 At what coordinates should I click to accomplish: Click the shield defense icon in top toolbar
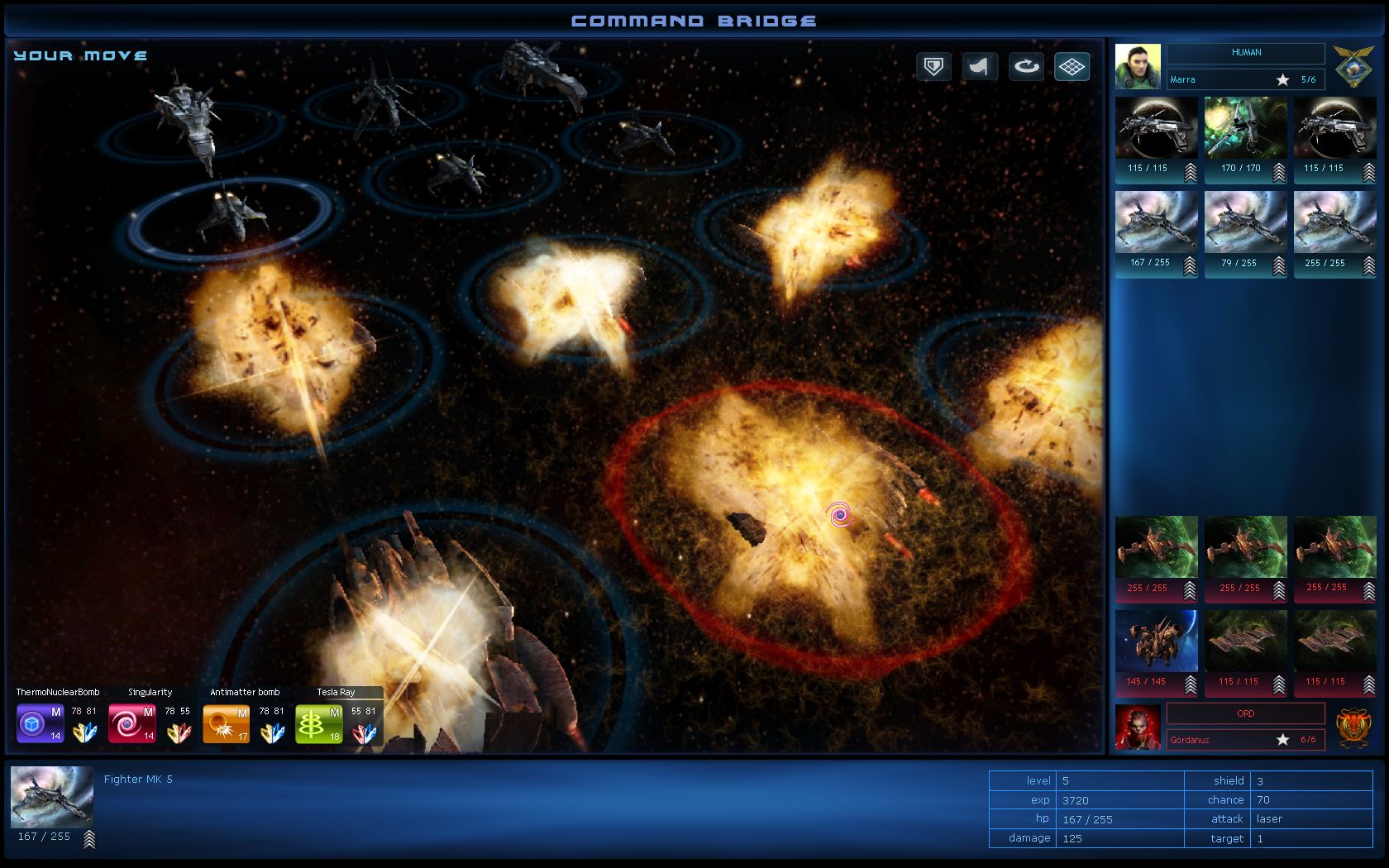933,66
